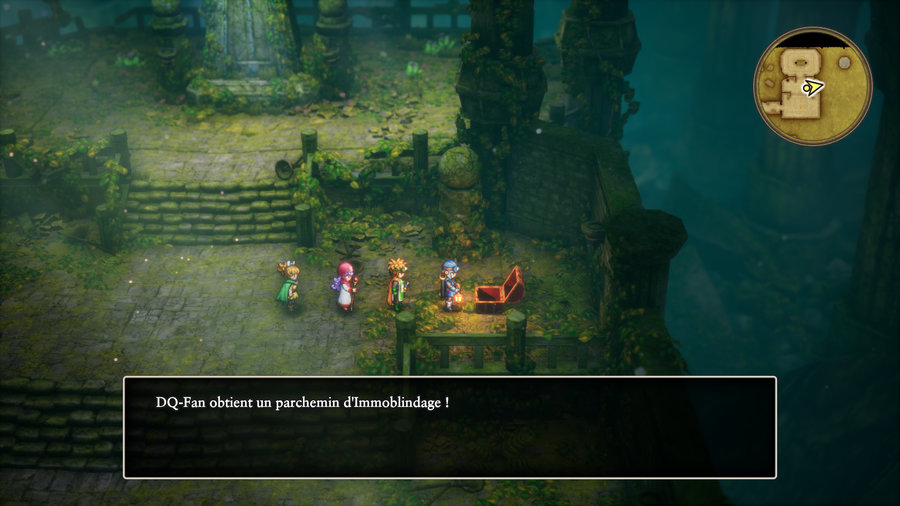Open the circular dungeon minimap
This screenshot has height=506, width=900.
tap(812, 87)
